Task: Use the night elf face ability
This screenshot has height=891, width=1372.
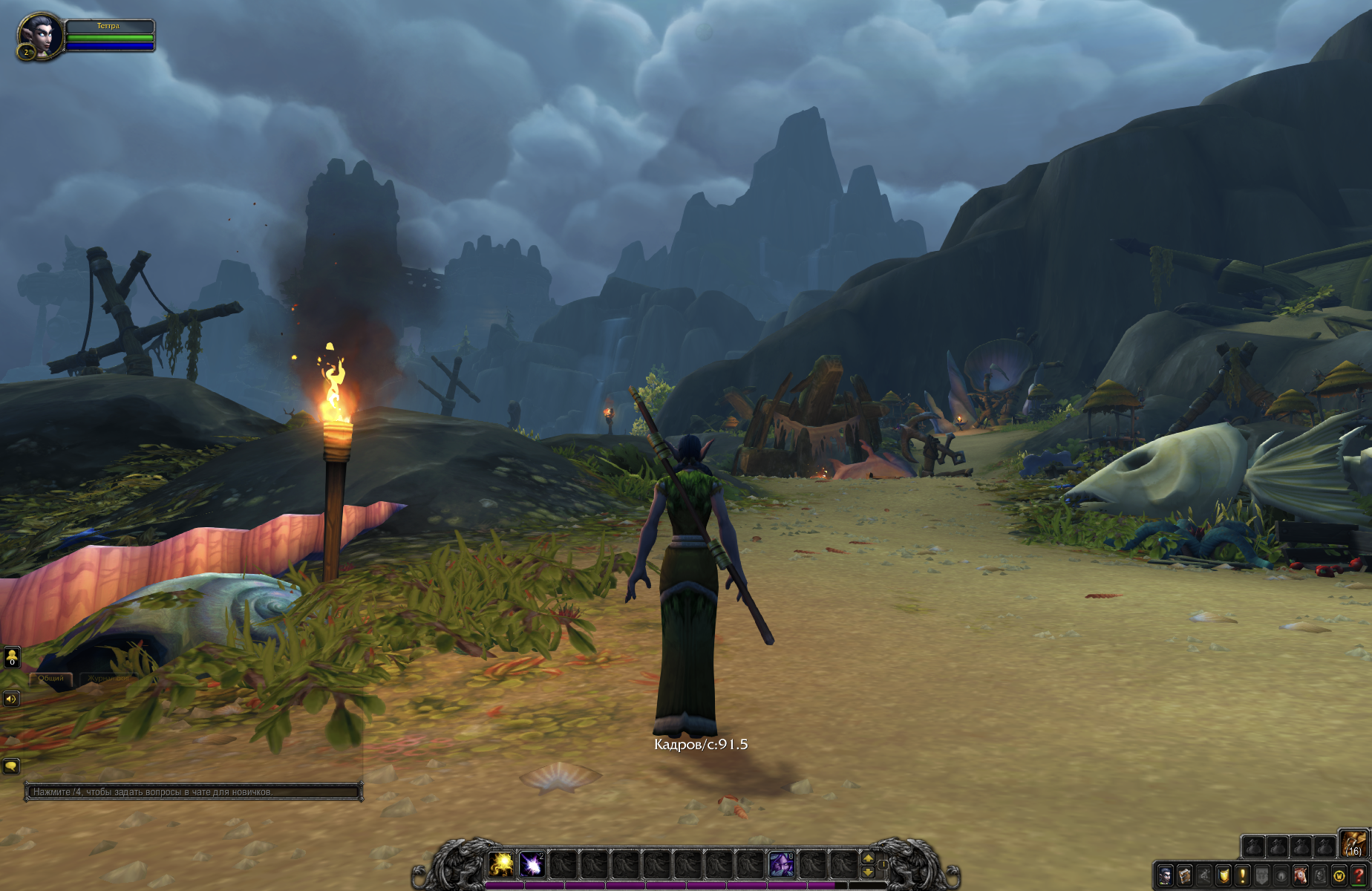Action: click(781, 864)
